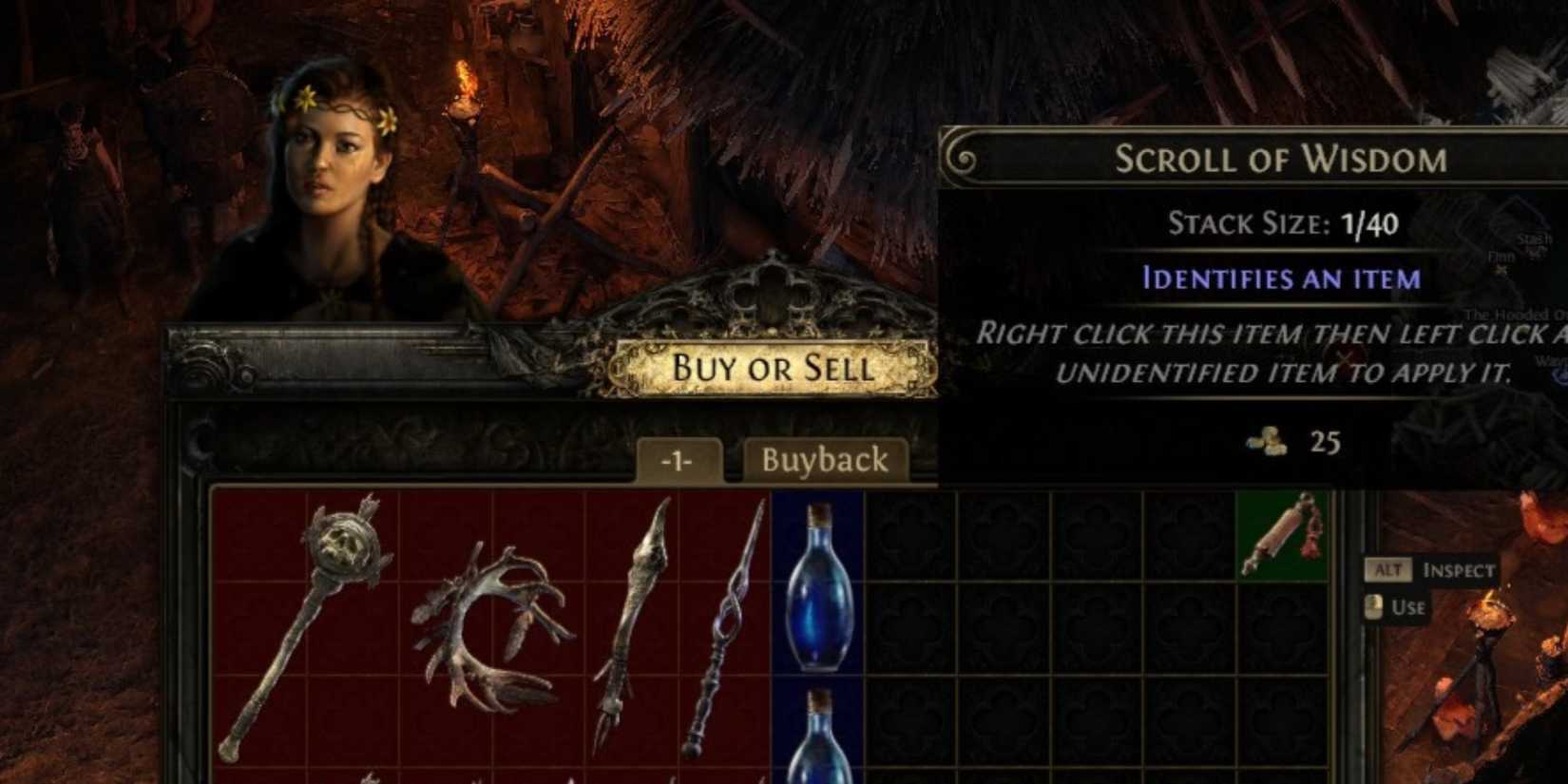This screenshot has width=1568, height=784.
Task: Click the Buy or Sell banner
Action: [x=774, y=369]
